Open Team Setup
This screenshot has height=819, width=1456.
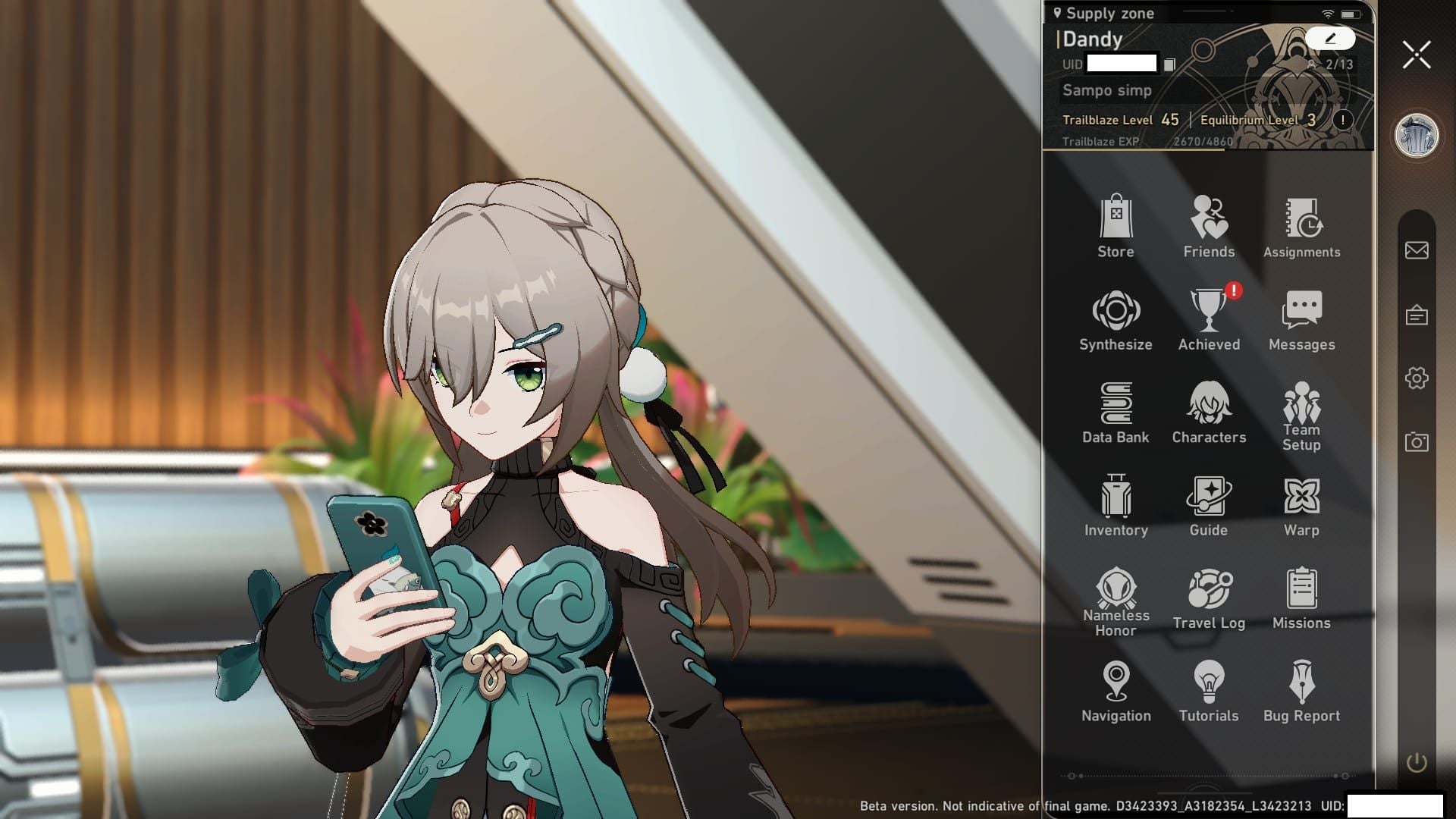1301,414
